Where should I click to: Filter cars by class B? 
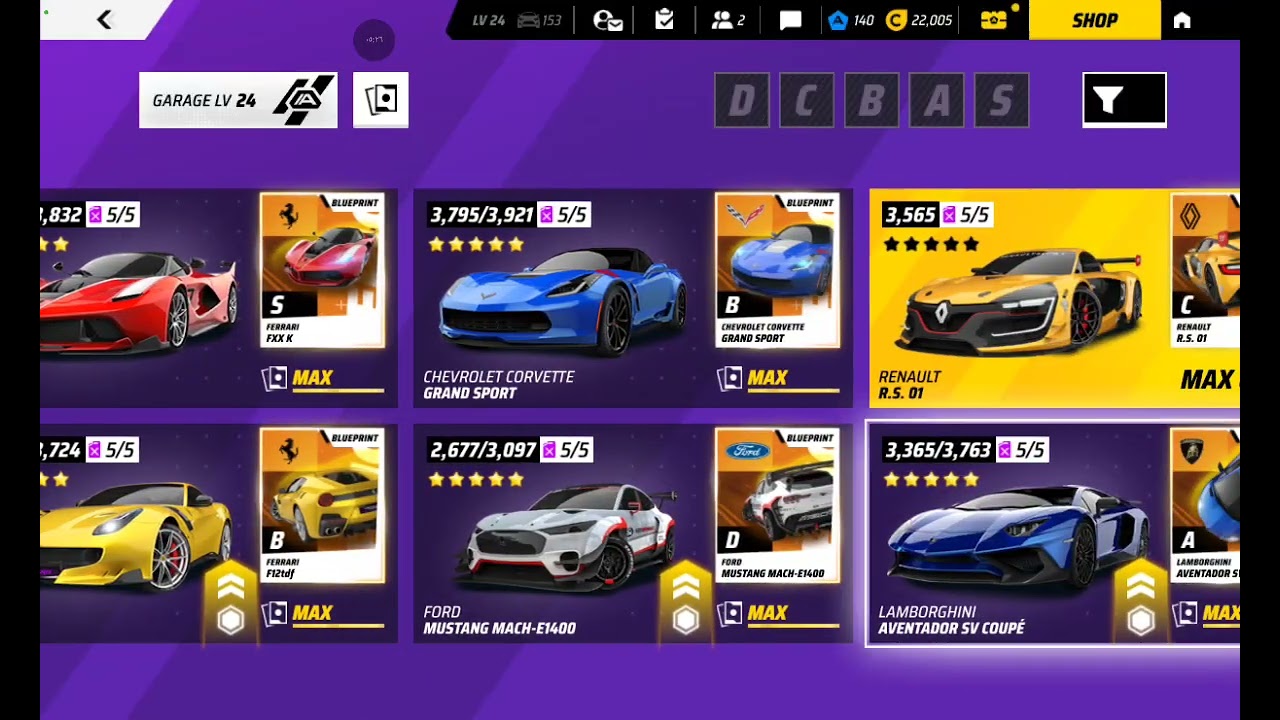coord(871,100)
